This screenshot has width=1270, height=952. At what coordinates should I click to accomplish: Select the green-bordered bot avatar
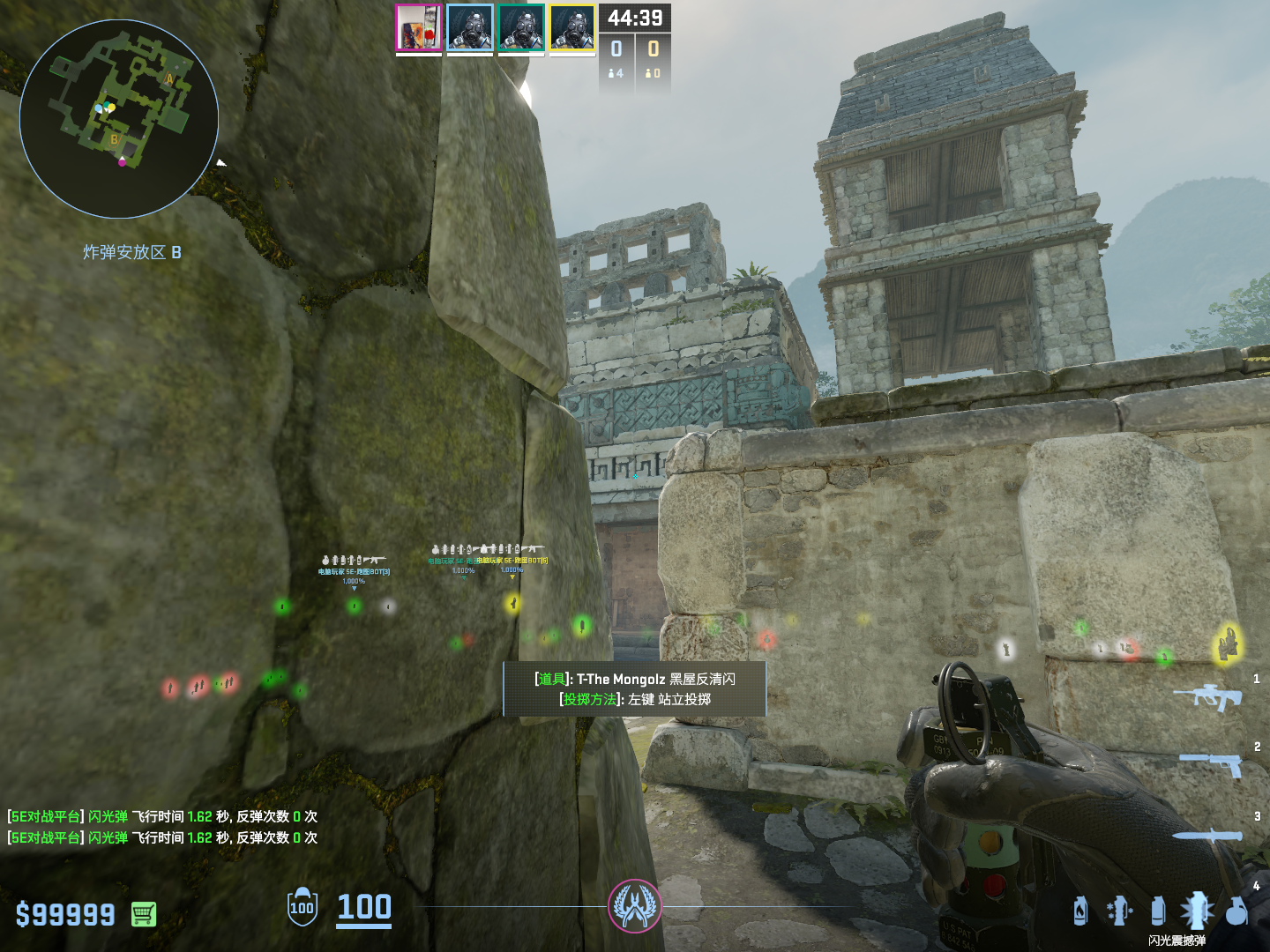click(x=521, y=28)
